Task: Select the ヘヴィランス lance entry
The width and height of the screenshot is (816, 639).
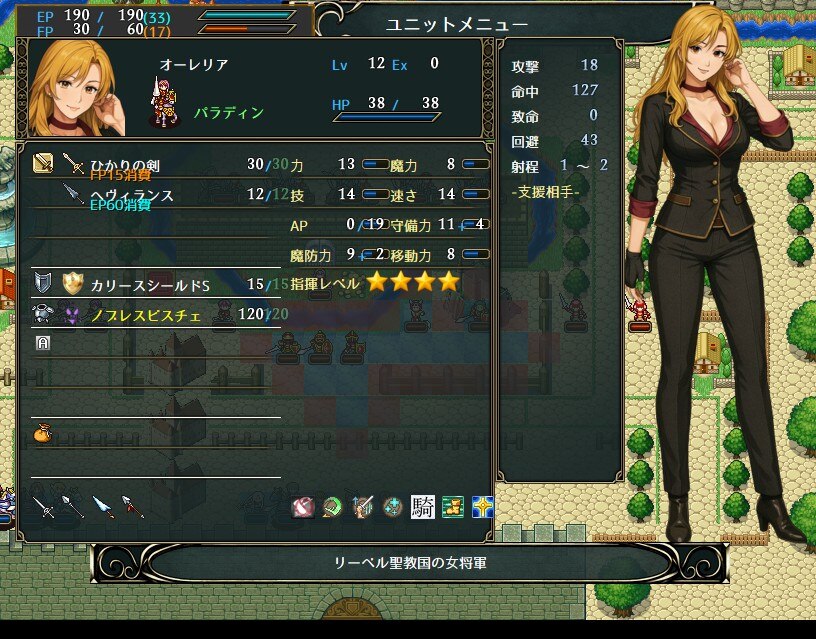Action: click(x=132, y=195)
